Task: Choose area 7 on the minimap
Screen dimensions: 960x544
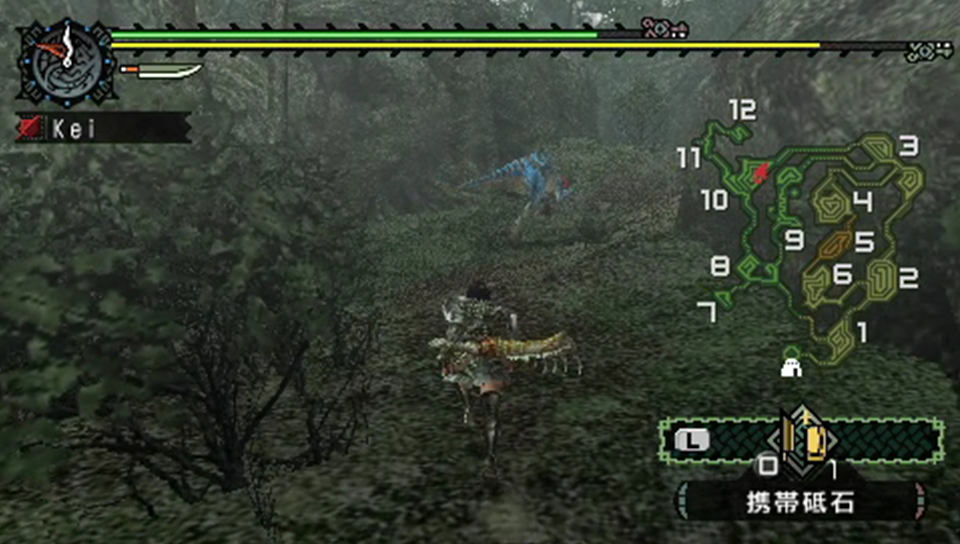Action: (x=707, y=313)
